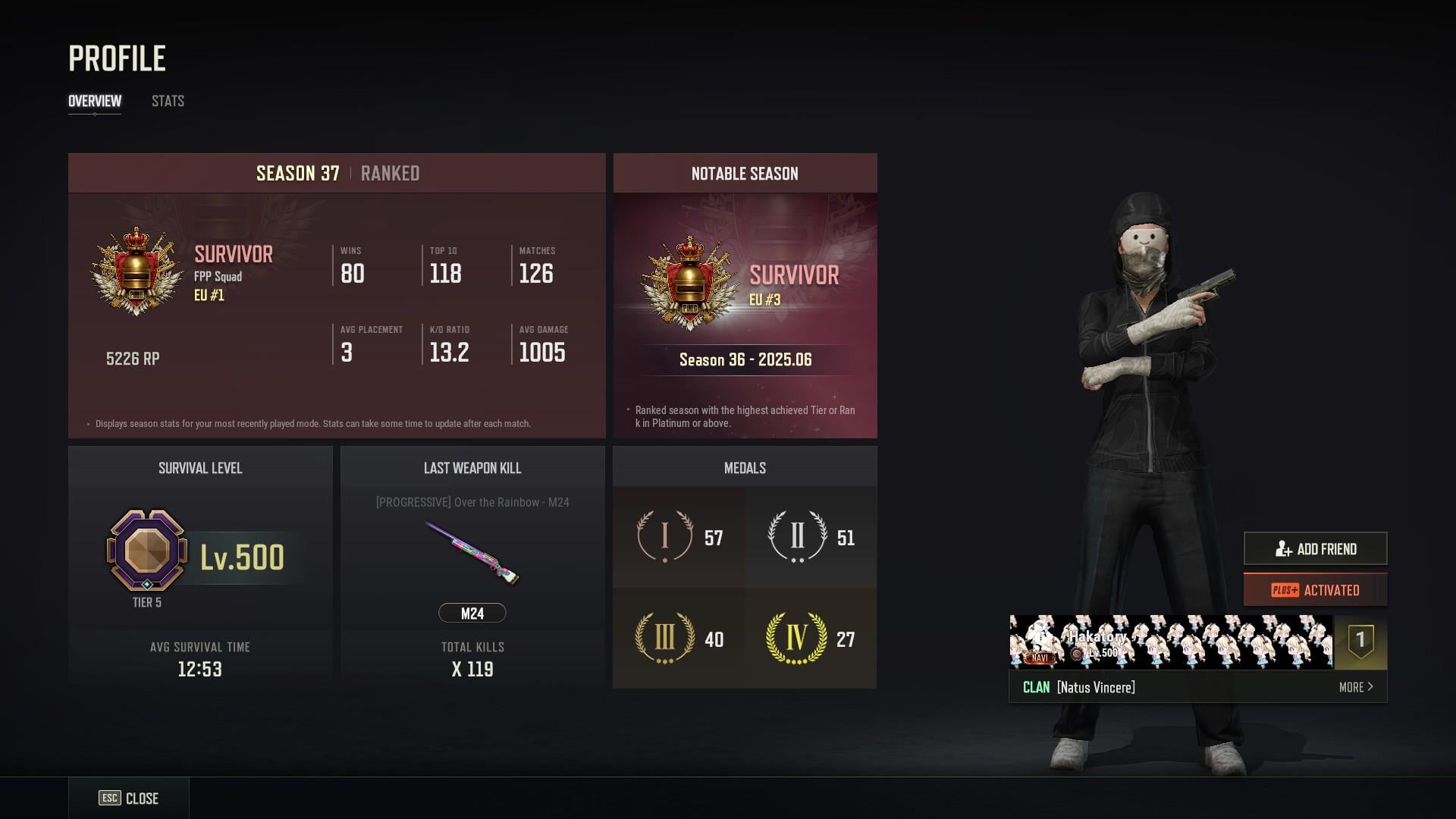The height and width of the screenshot is (819, 1456).
Task: Click the PLUS Activated badge
Action: point(1315,590)
